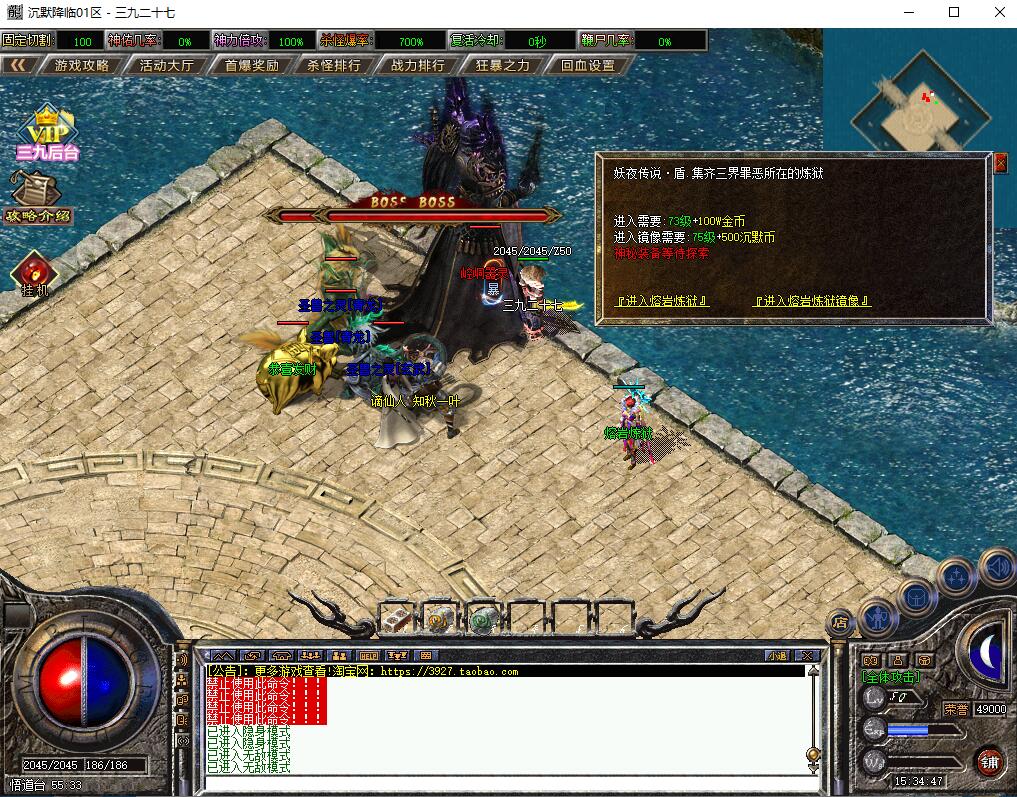Open the 活动大厅 activity hall
Screen dimensions: 1017x797
coord(167,66)
